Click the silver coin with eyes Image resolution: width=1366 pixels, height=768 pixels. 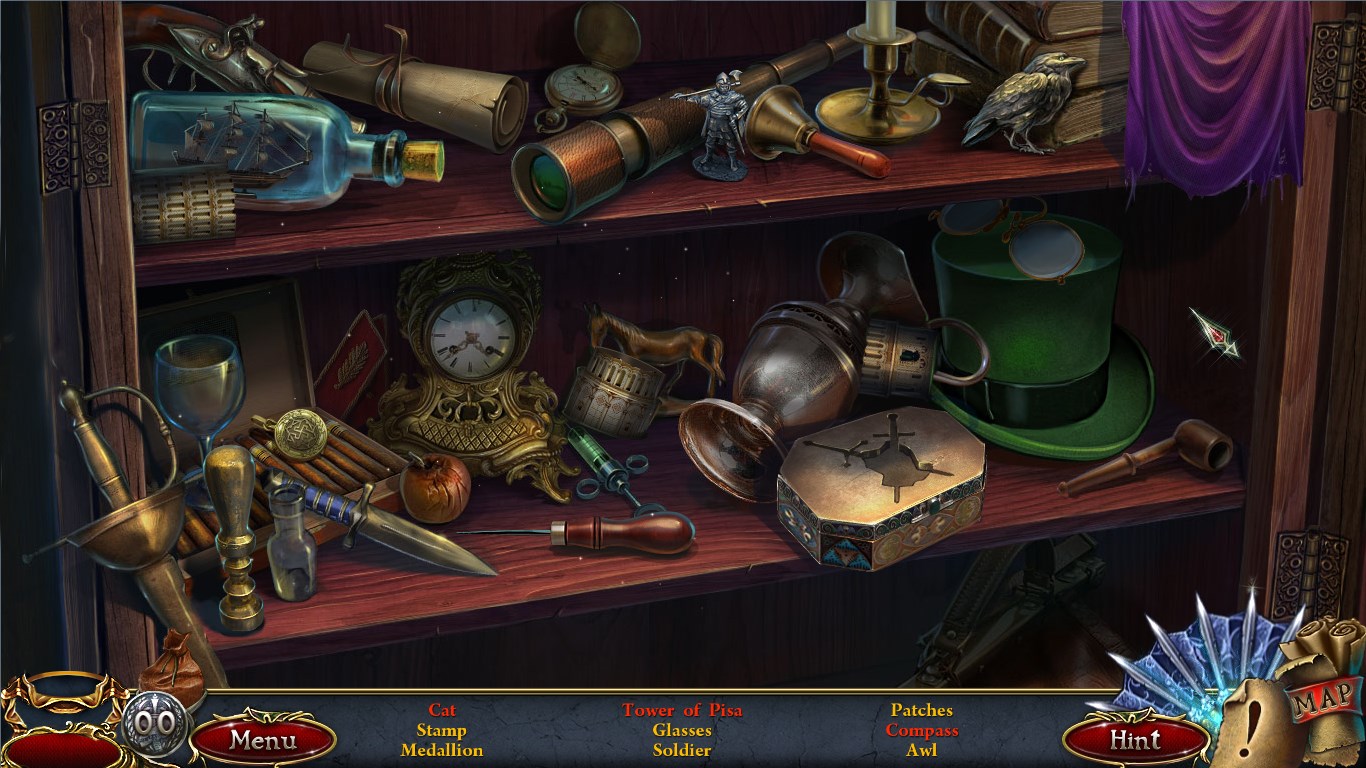[x=154, y=722]
